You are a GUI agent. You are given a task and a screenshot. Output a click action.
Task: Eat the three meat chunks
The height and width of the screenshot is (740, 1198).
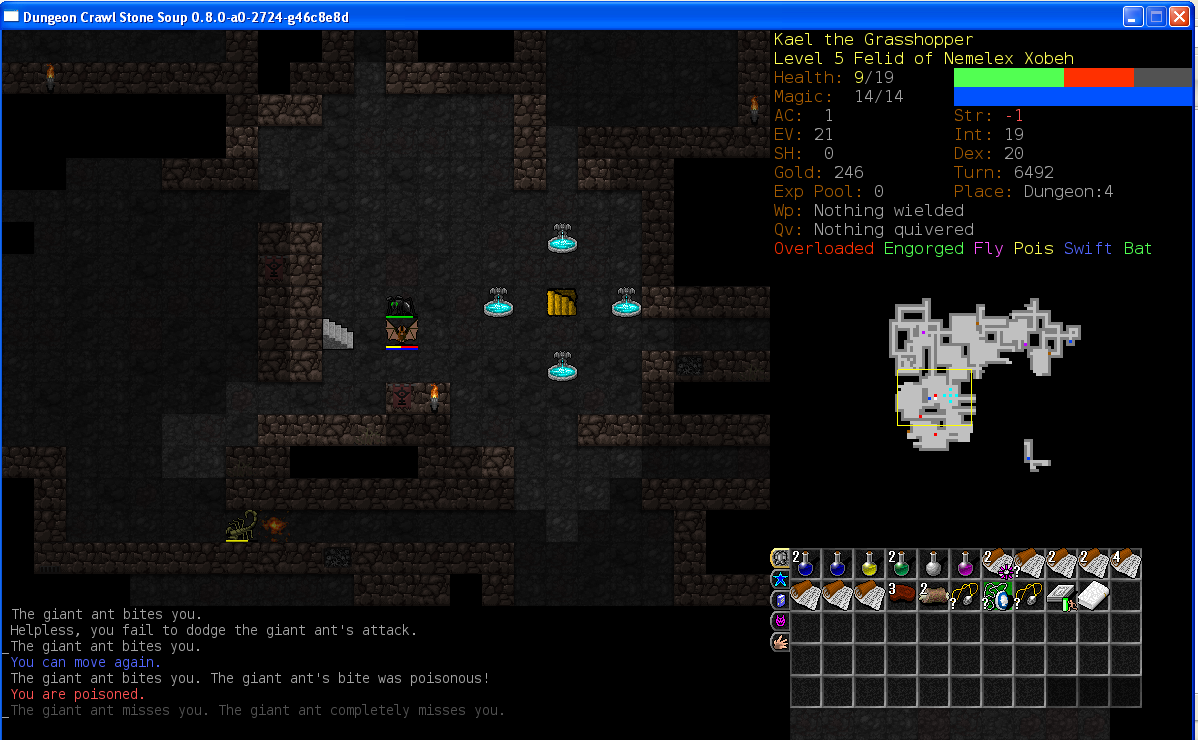point(902,596)
